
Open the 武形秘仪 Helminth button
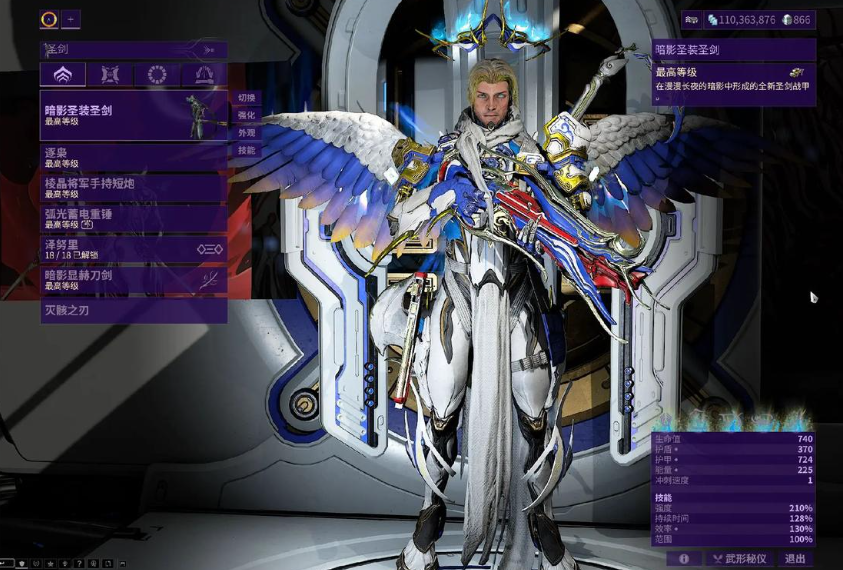click(x=741, y=559)
